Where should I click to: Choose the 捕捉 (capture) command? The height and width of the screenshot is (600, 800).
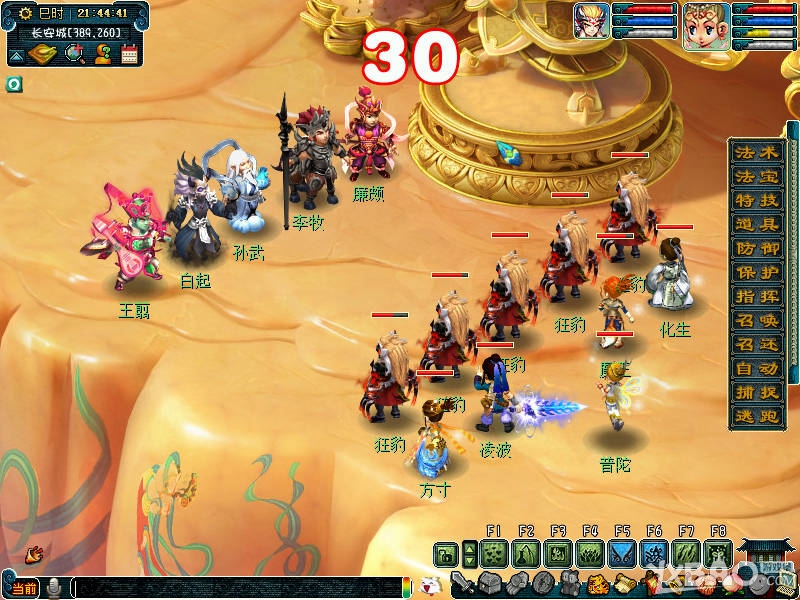tap(757, 393)
